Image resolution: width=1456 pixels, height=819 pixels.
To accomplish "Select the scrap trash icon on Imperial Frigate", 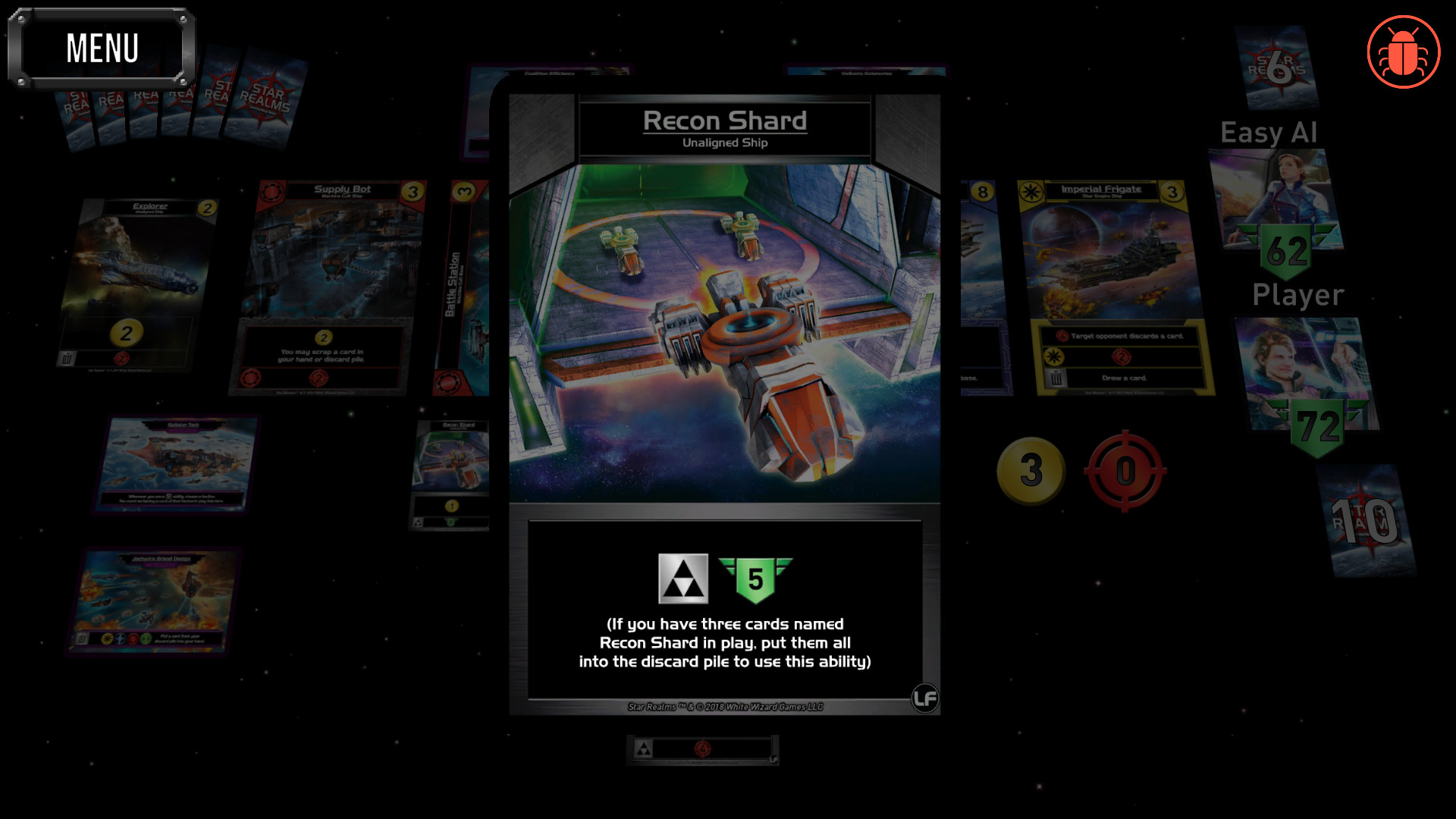I will coord(1058,378).
